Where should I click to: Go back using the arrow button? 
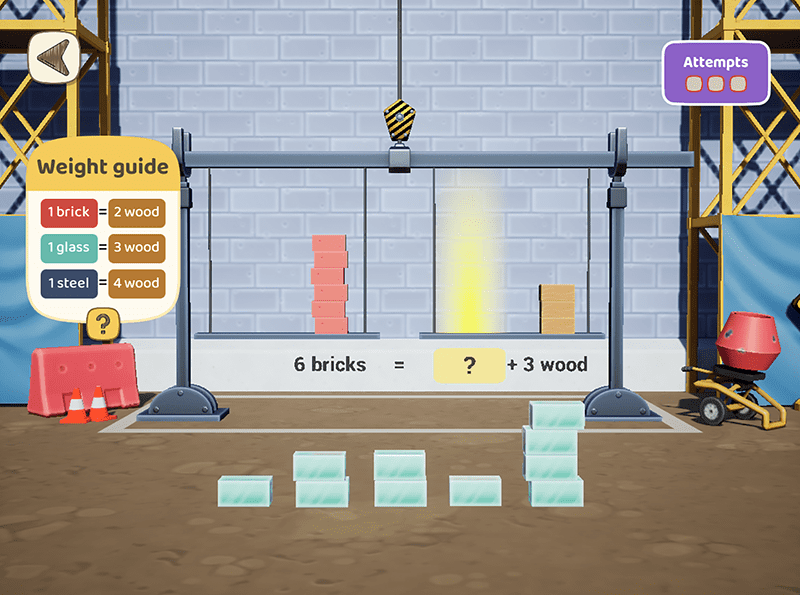[x=53, y=61]
